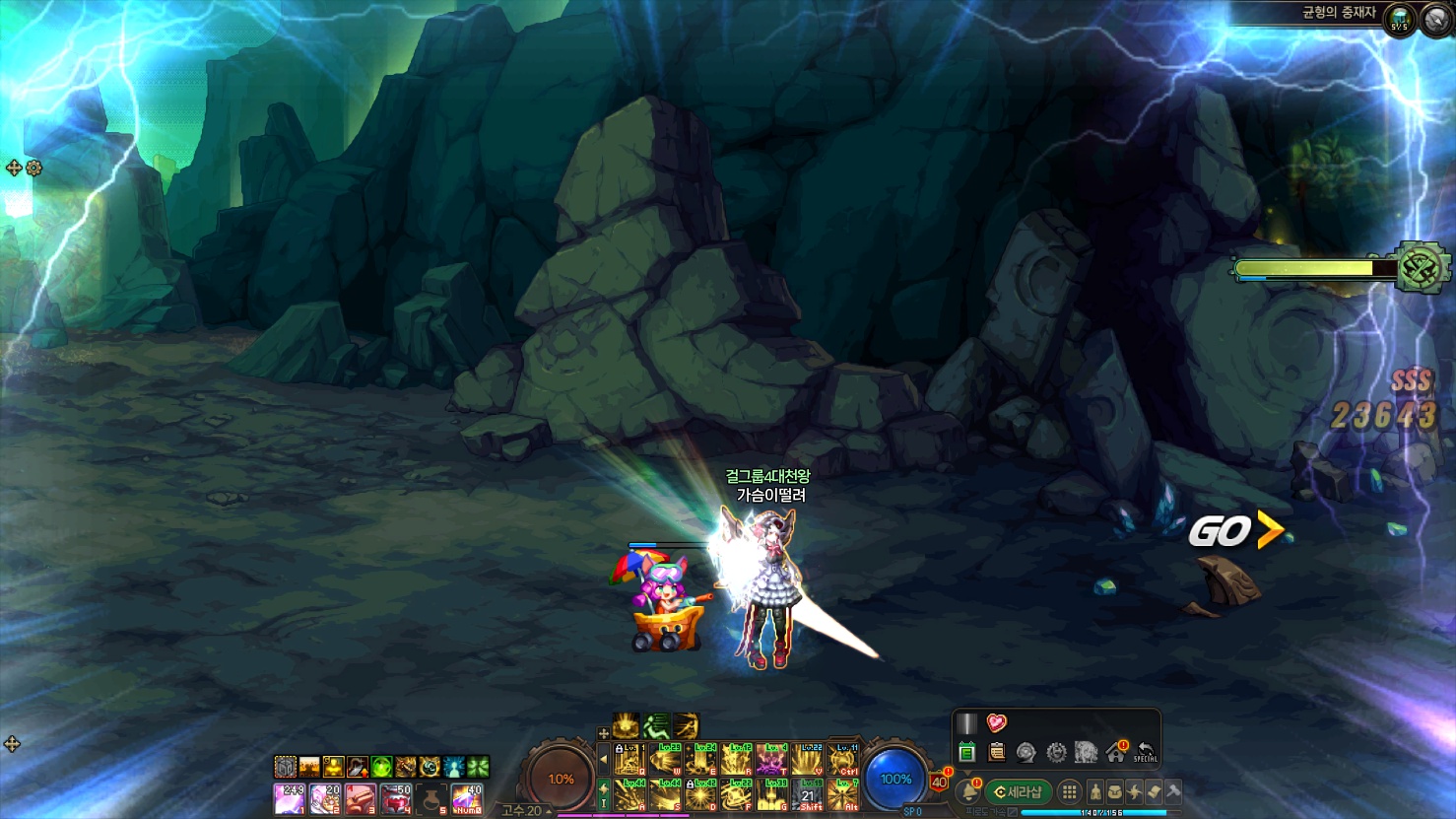
Task: Open the gear cog icon in menu panel
Action: [x=1056, y=753]
